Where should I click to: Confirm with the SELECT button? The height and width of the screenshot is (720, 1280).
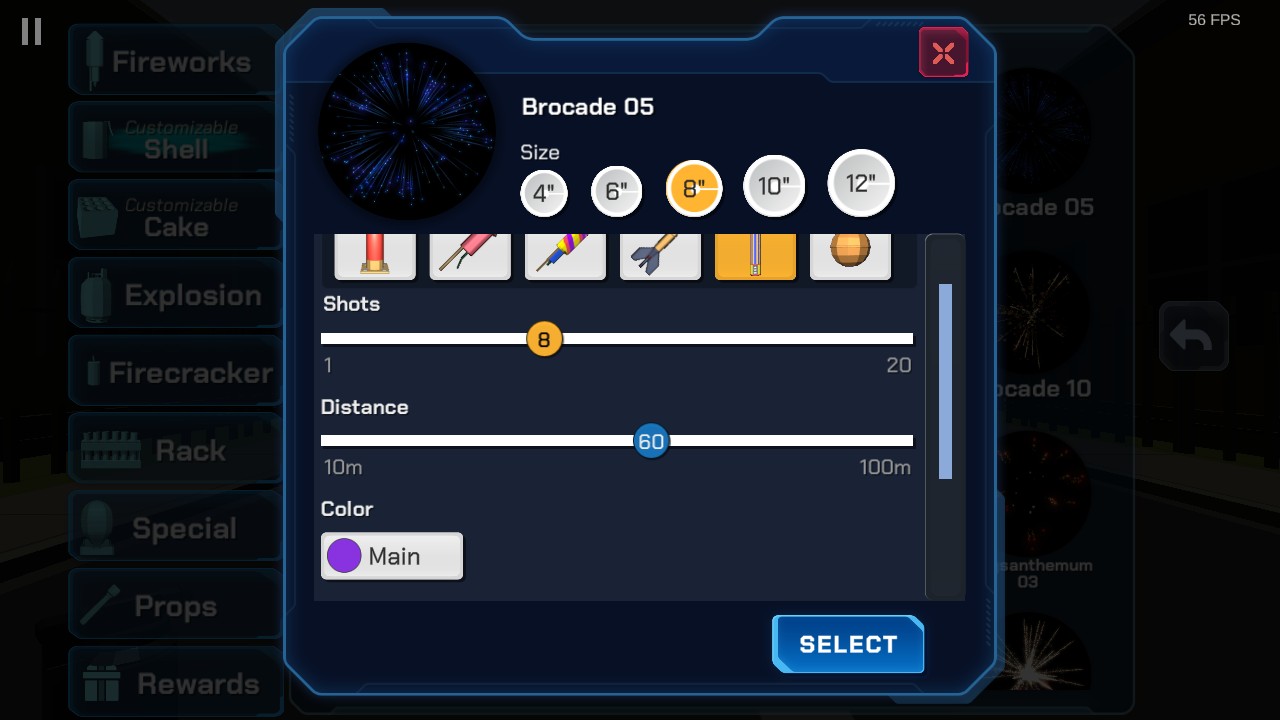[848, 644]
